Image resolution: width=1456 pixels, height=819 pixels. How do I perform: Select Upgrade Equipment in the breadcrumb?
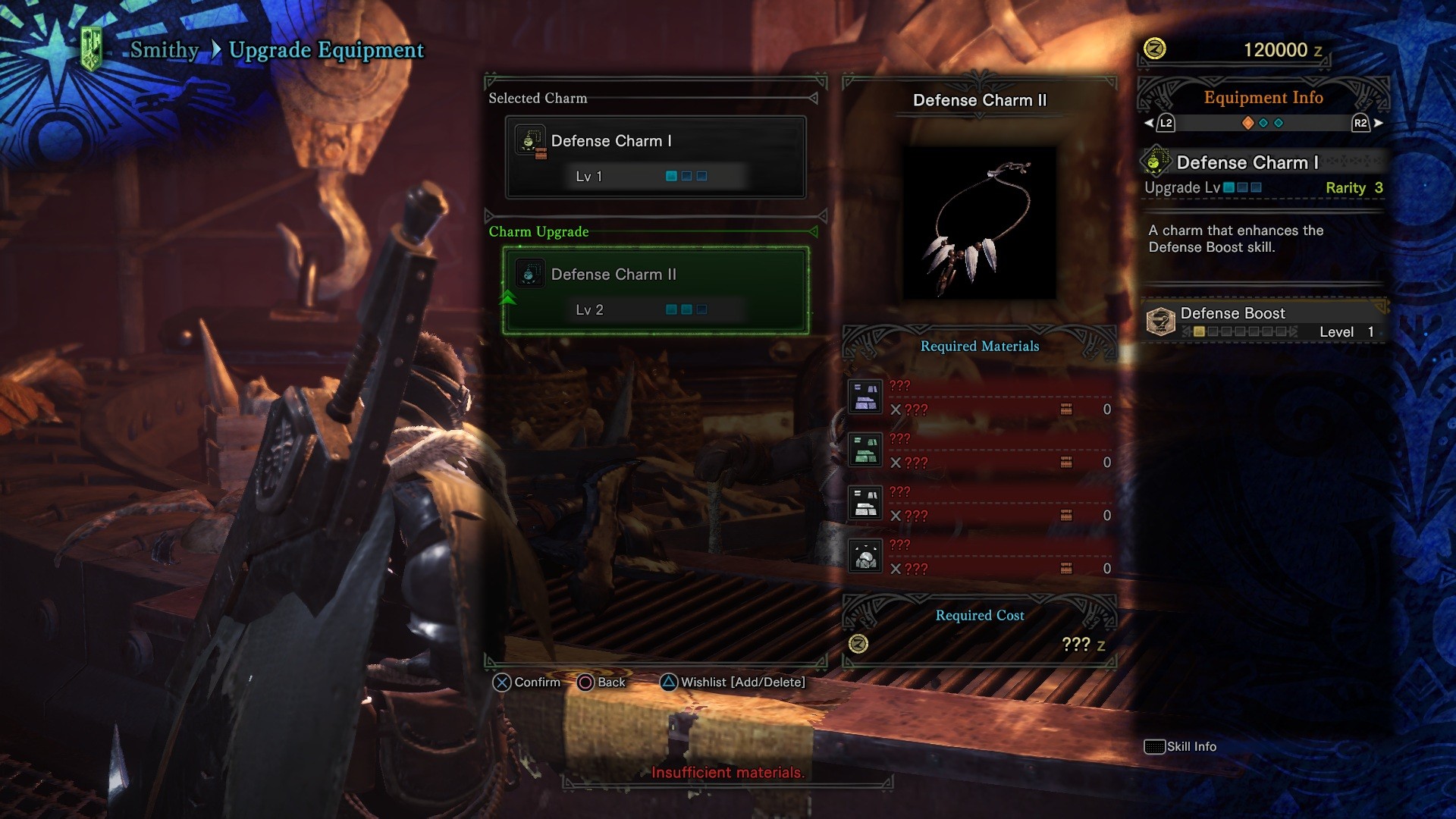[x=326, y=50]
